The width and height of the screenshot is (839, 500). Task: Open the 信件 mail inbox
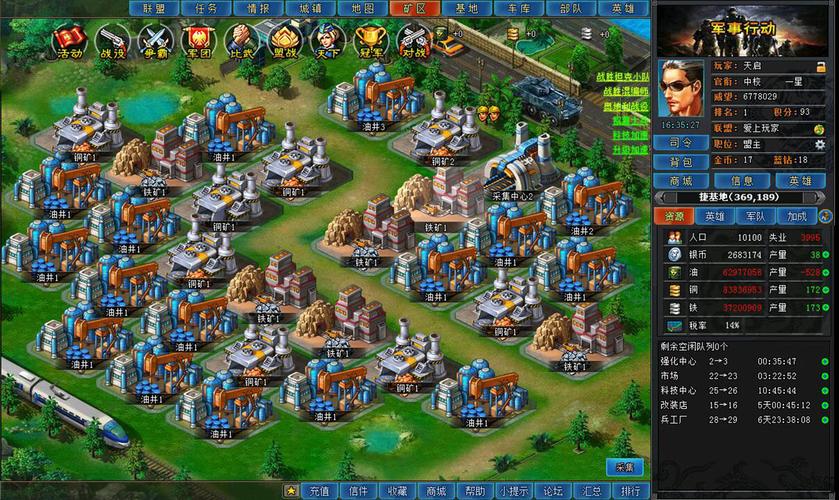(x=358, y=491)
